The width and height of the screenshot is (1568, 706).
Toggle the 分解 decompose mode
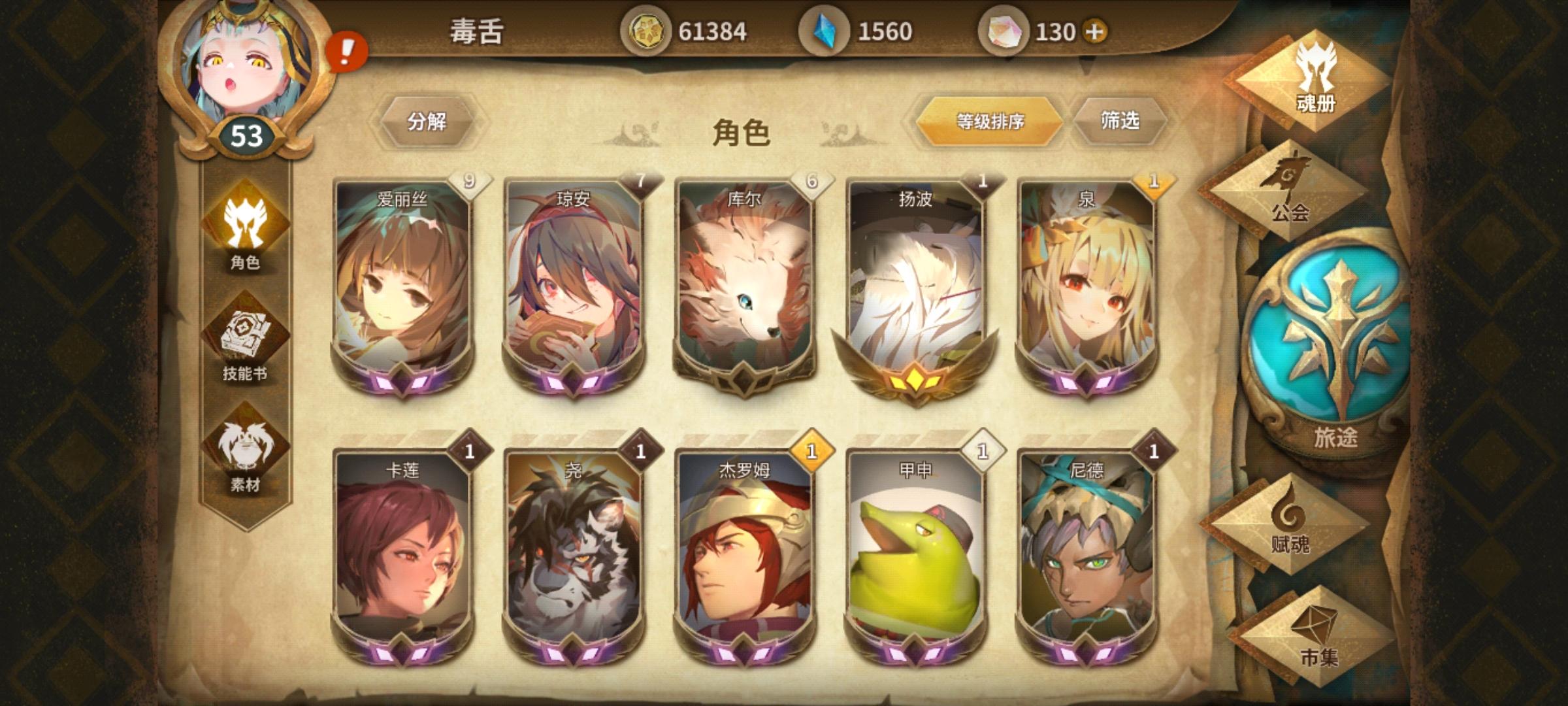(428, 120)
